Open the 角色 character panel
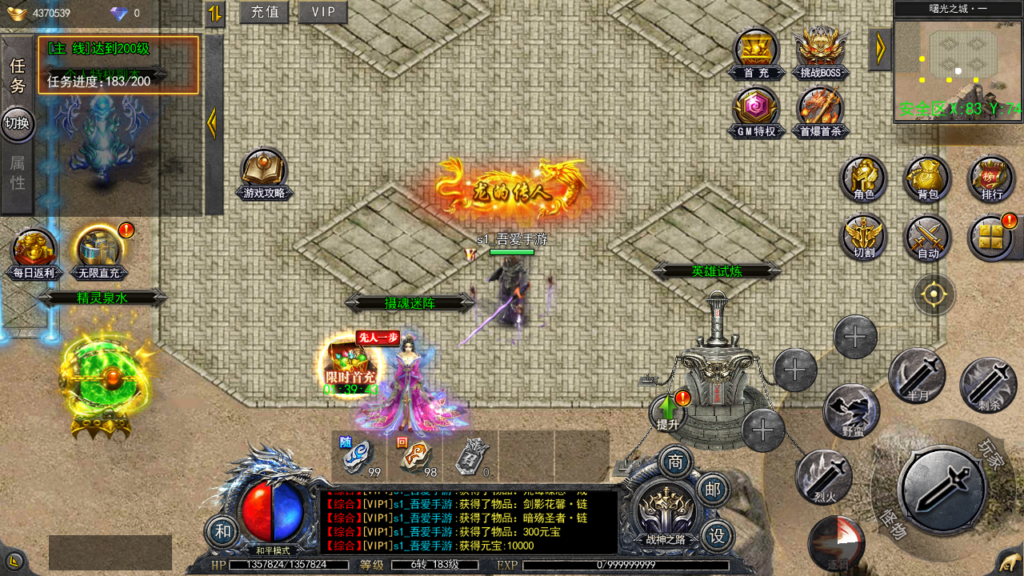 (863, 176)
